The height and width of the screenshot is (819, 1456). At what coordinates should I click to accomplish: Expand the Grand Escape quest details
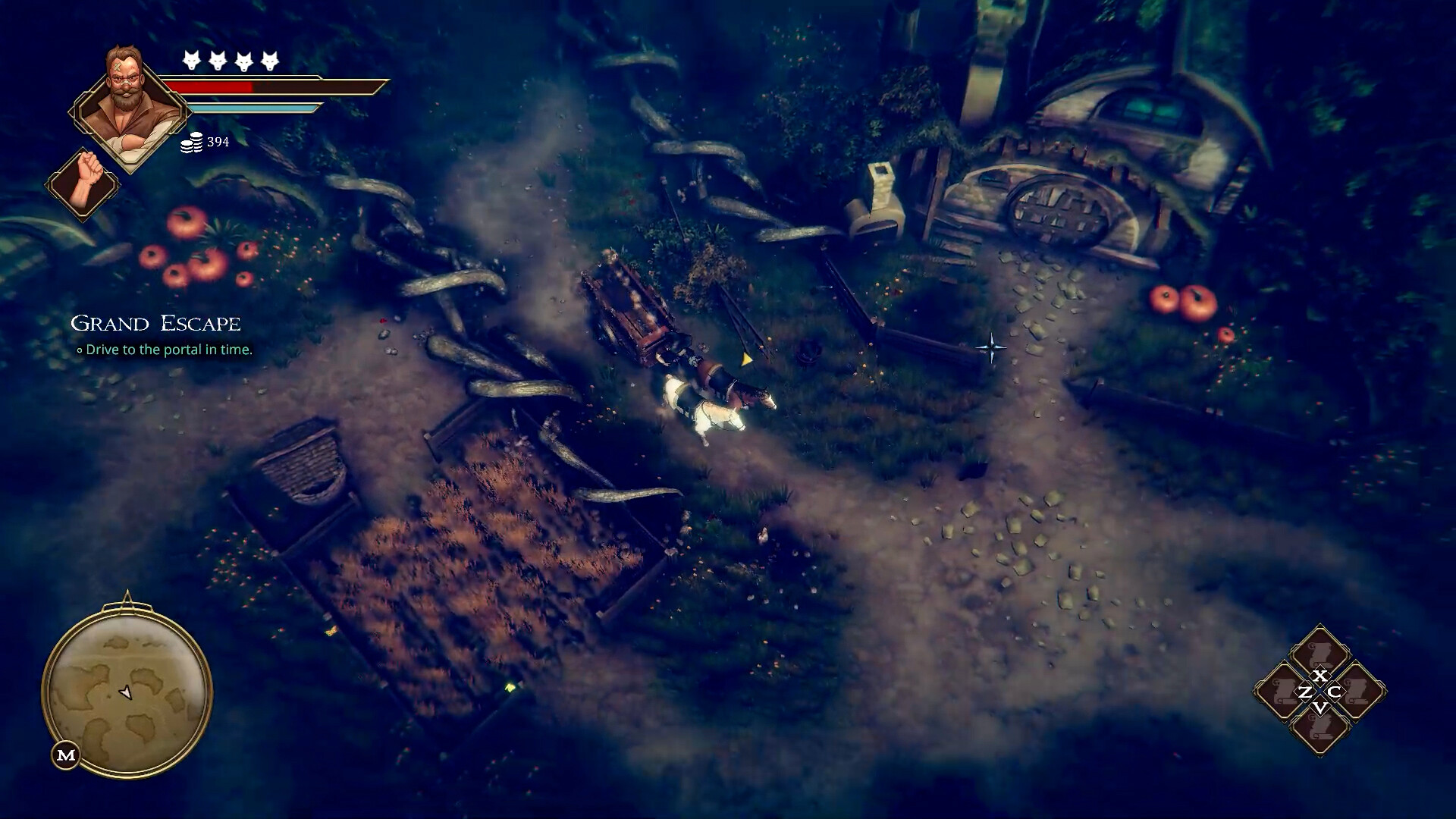[x=155, y=324]
